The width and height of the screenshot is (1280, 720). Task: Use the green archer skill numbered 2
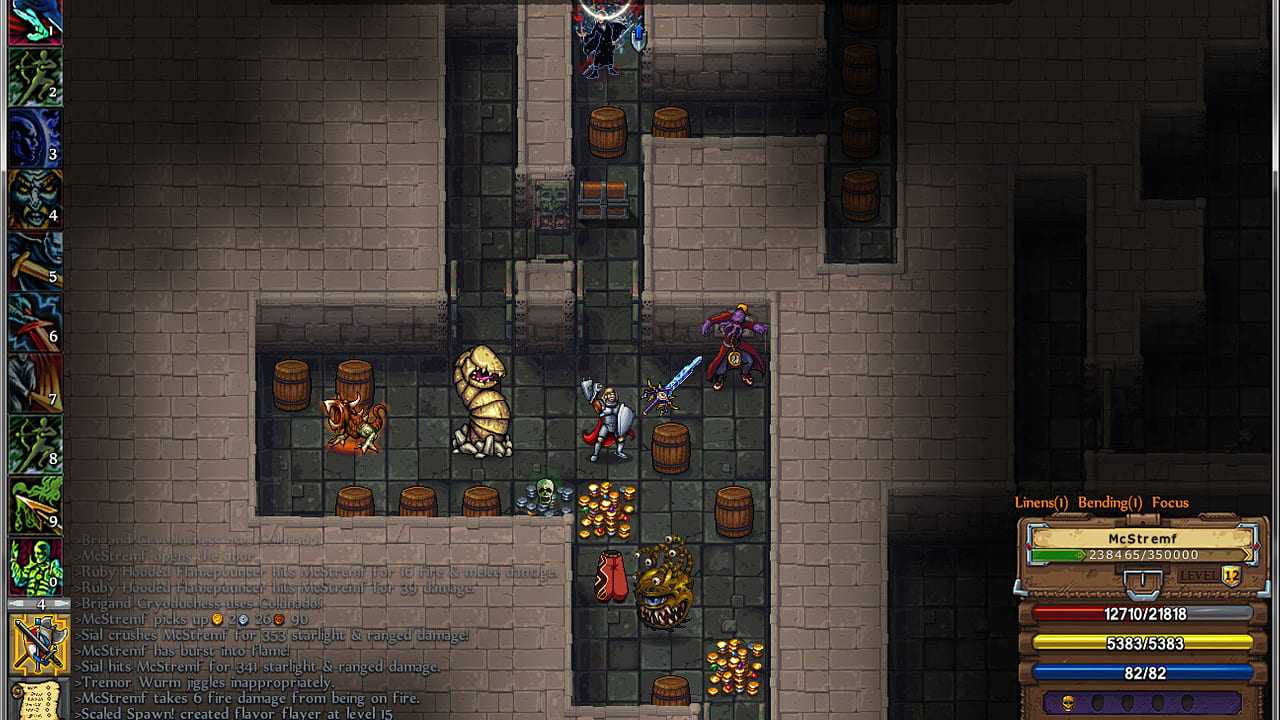(35, 77)
